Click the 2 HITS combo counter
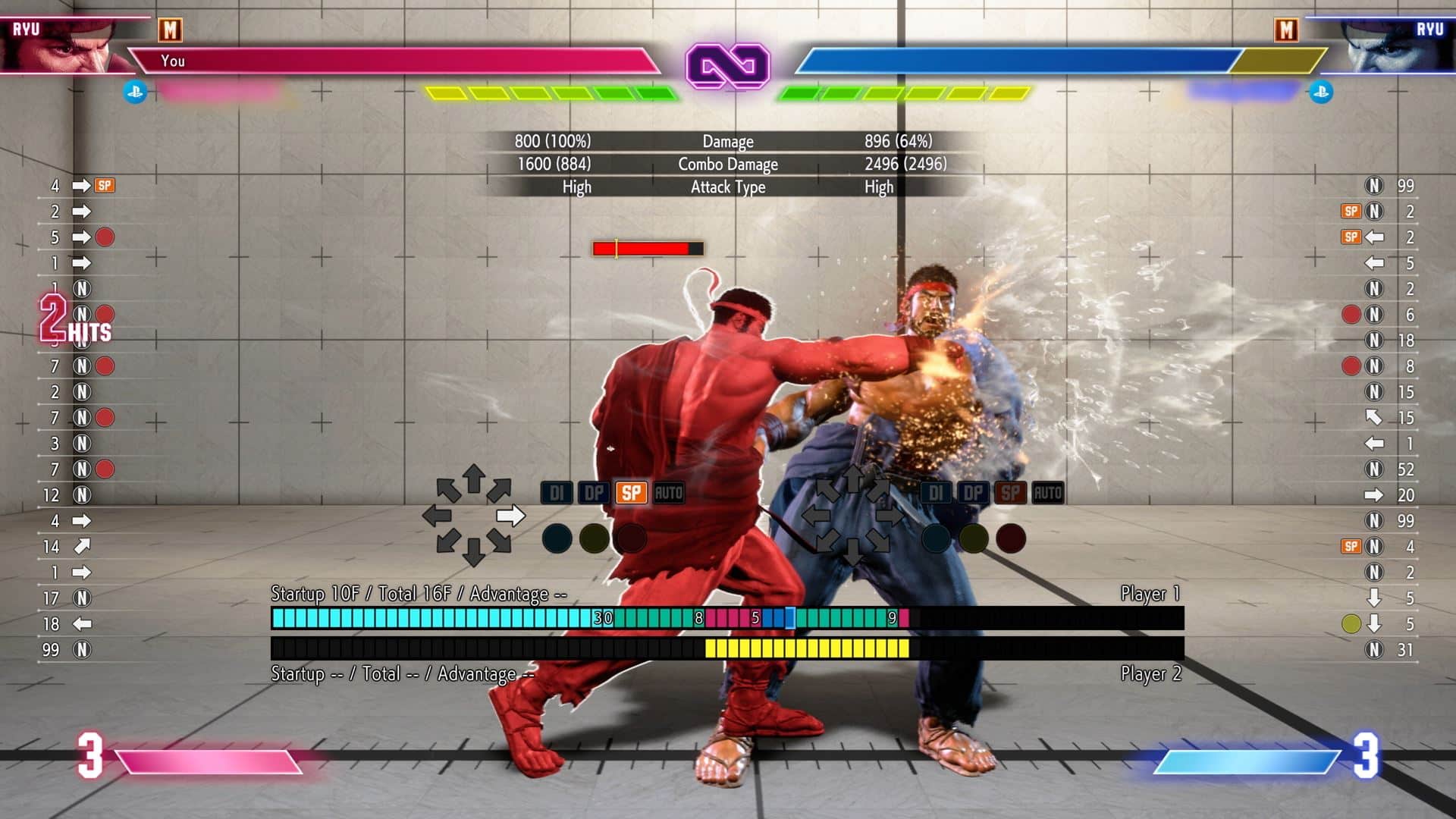The height and width of the screenshot is (819, 1456). [71, 321]
